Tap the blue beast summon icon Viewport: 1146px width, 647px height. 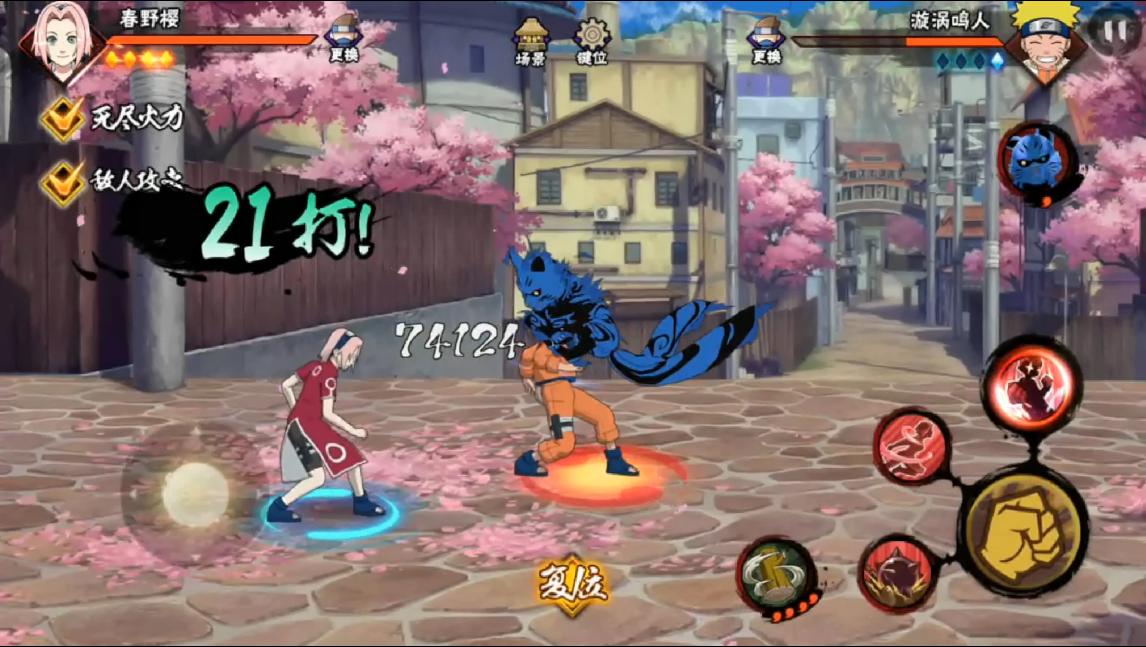(1037, 162)
